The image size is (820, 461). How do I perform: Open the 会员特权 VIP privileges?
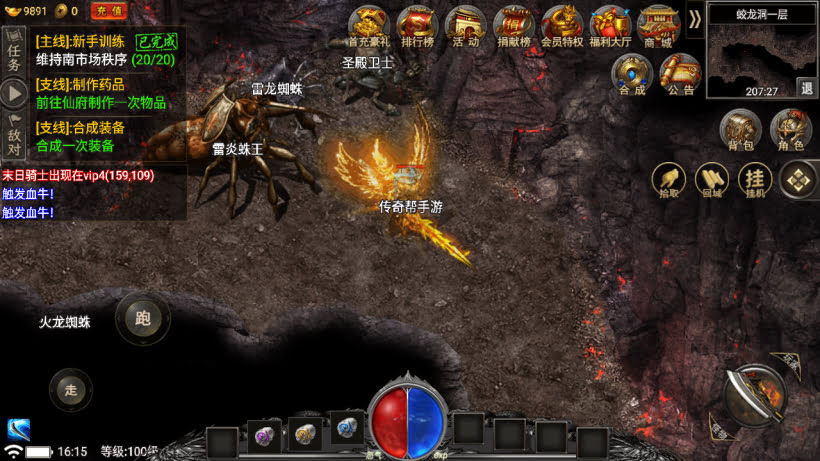tap(562, 26)
